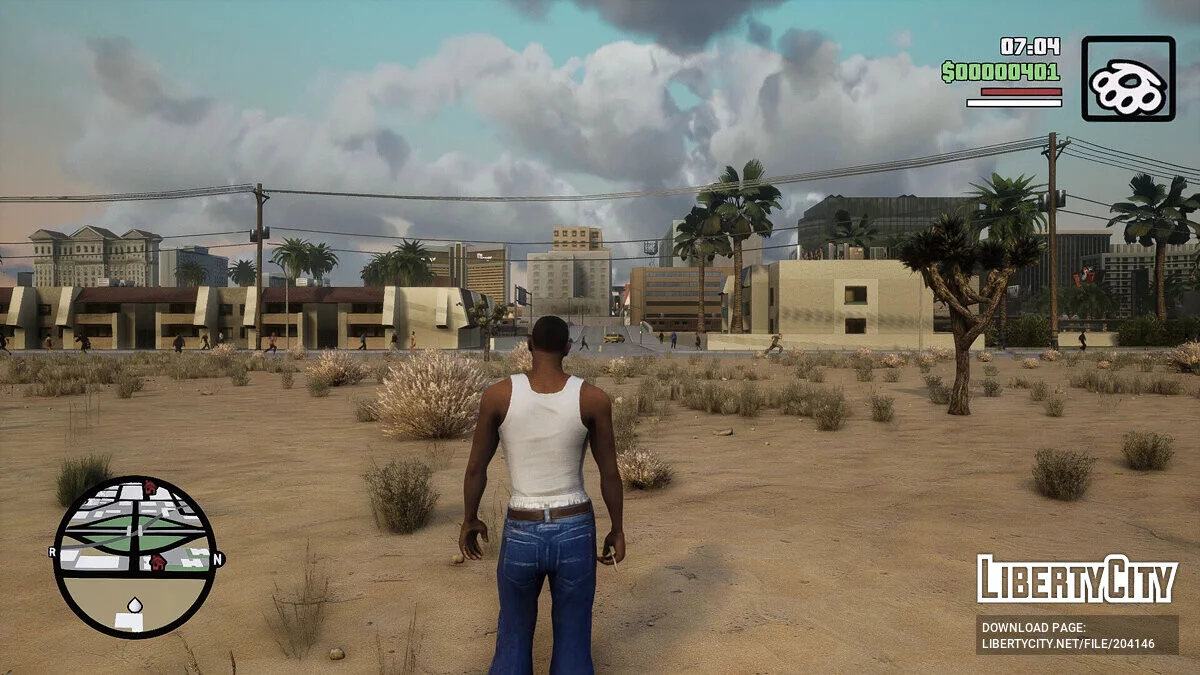Select the brass knuckles weapon icon
1200x675 pixels.
1128,79
